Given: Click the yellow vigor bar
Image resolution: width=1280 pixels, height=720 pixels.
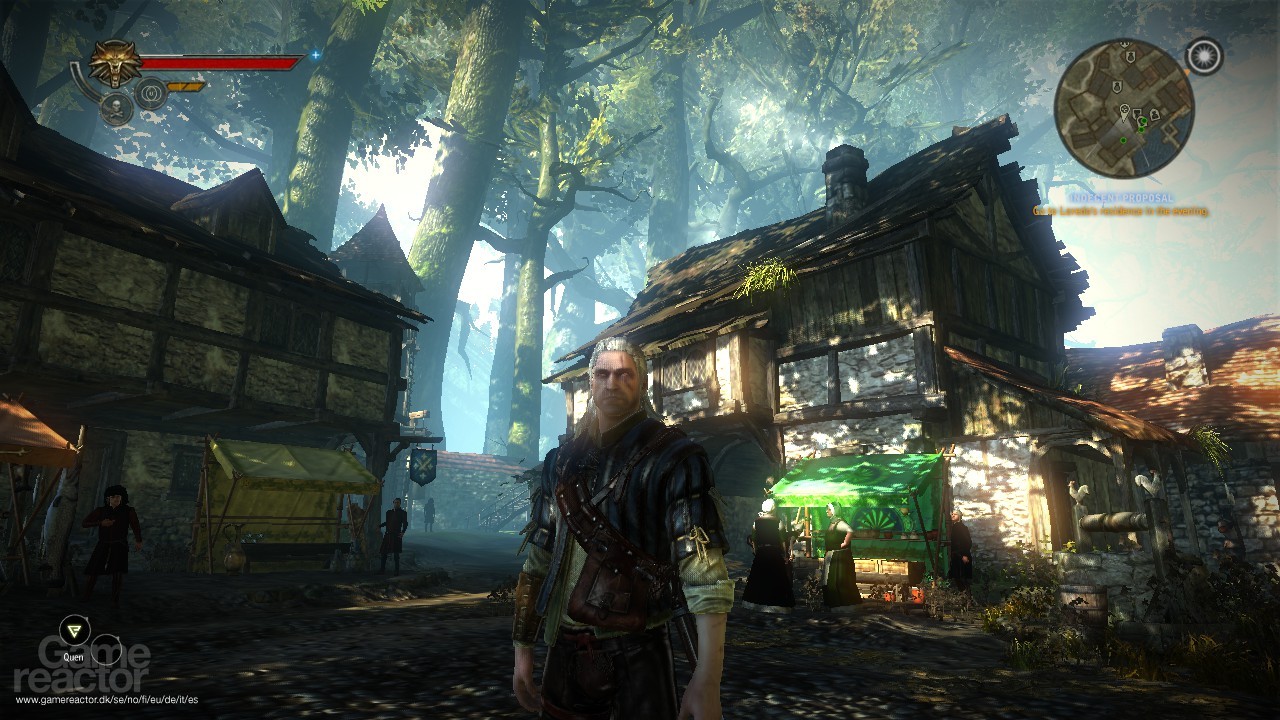Looking at the screenshot, I should point(184,87).
